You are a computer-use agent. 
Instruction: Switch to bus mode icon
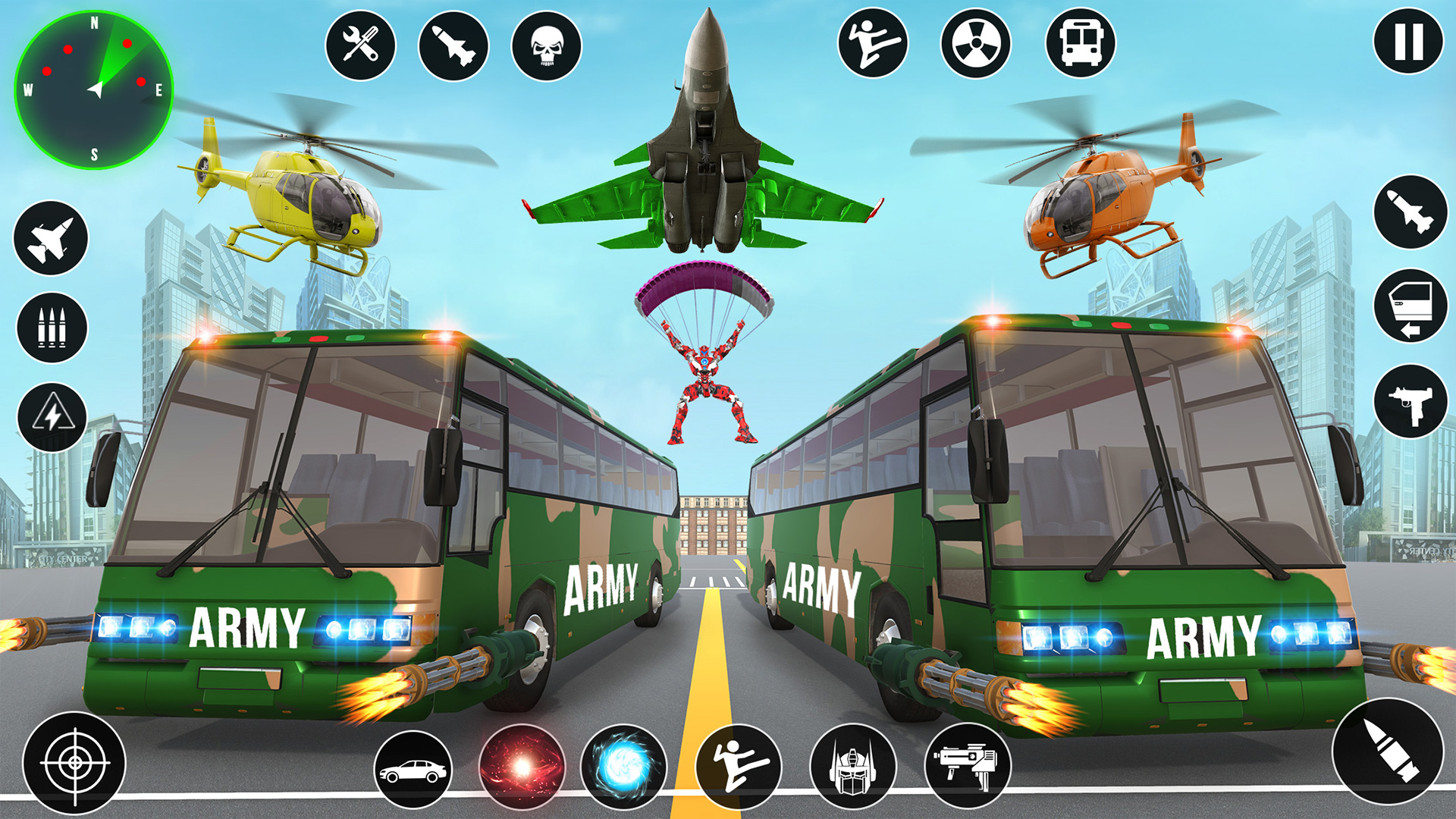[x=1080, y=43]
